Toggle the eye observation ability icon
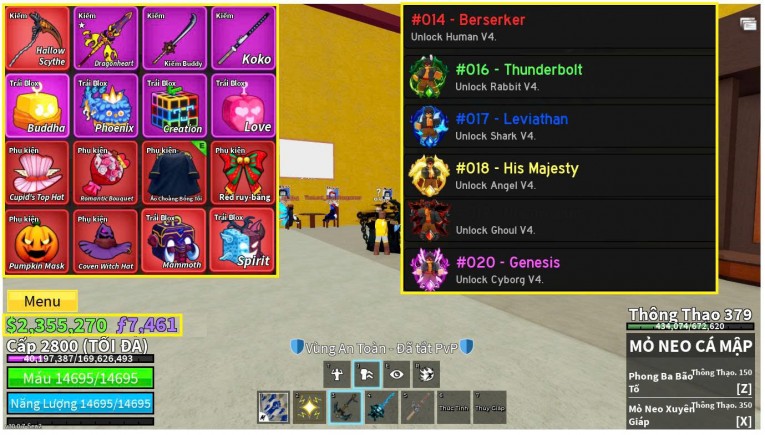The image size is (765, 435). (397, 375)
